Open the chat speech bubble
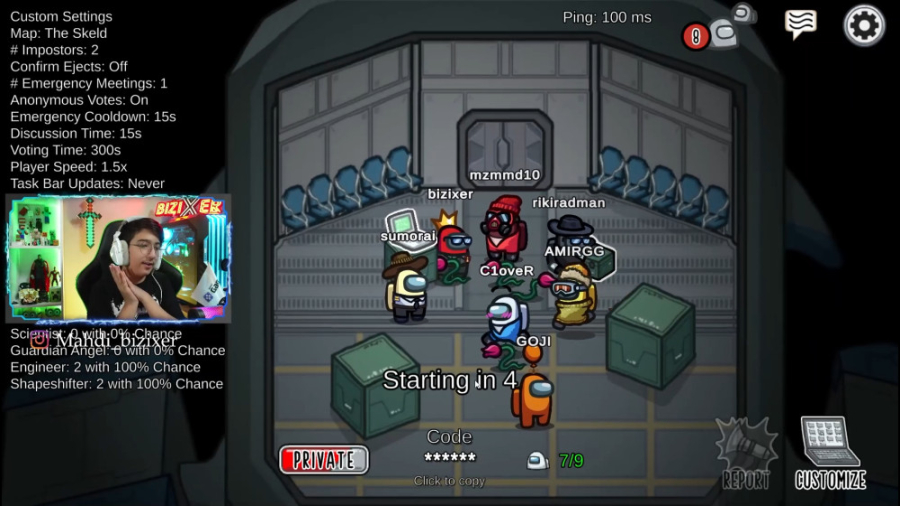Image resolution: width=900 pixels, height=506 pixels. (800, 24)
